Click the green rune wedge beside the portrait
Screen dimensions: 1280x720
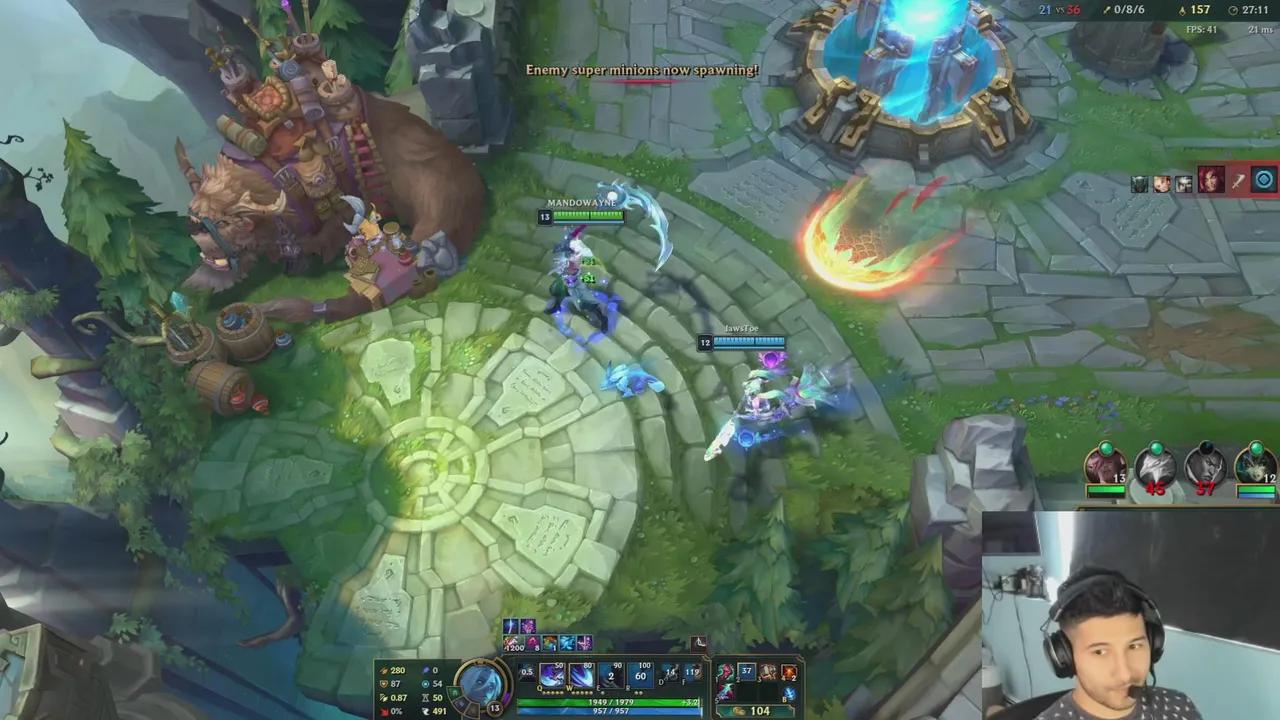point(453,690)
